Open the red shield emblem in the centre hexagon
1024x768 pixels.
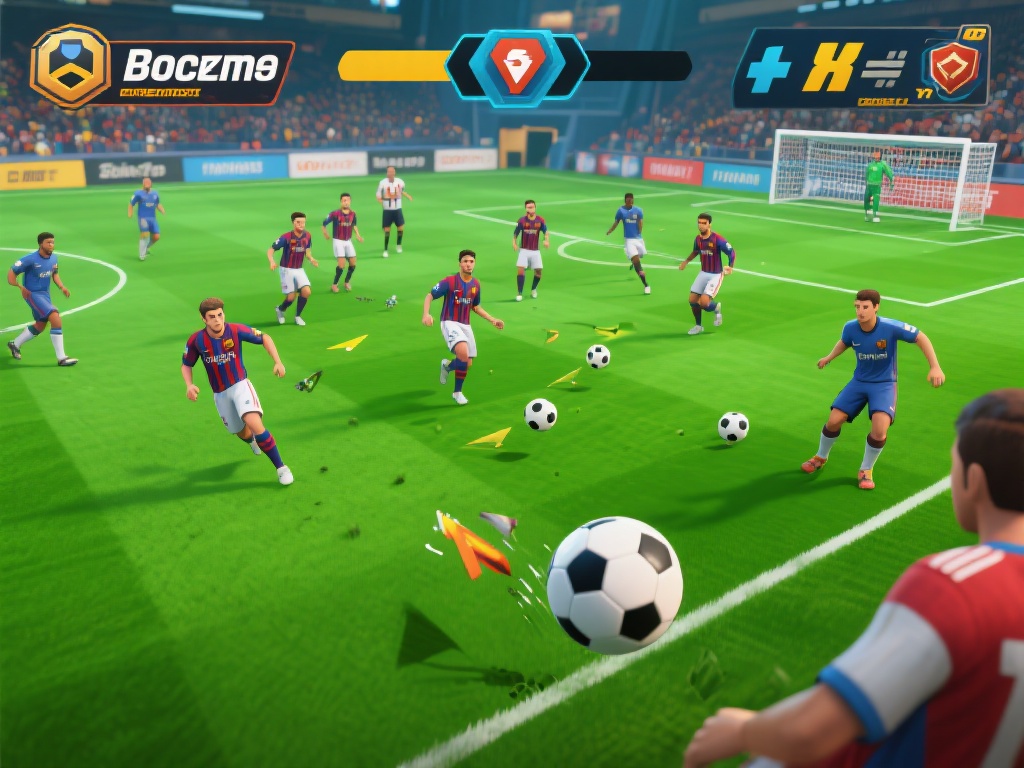517,66
